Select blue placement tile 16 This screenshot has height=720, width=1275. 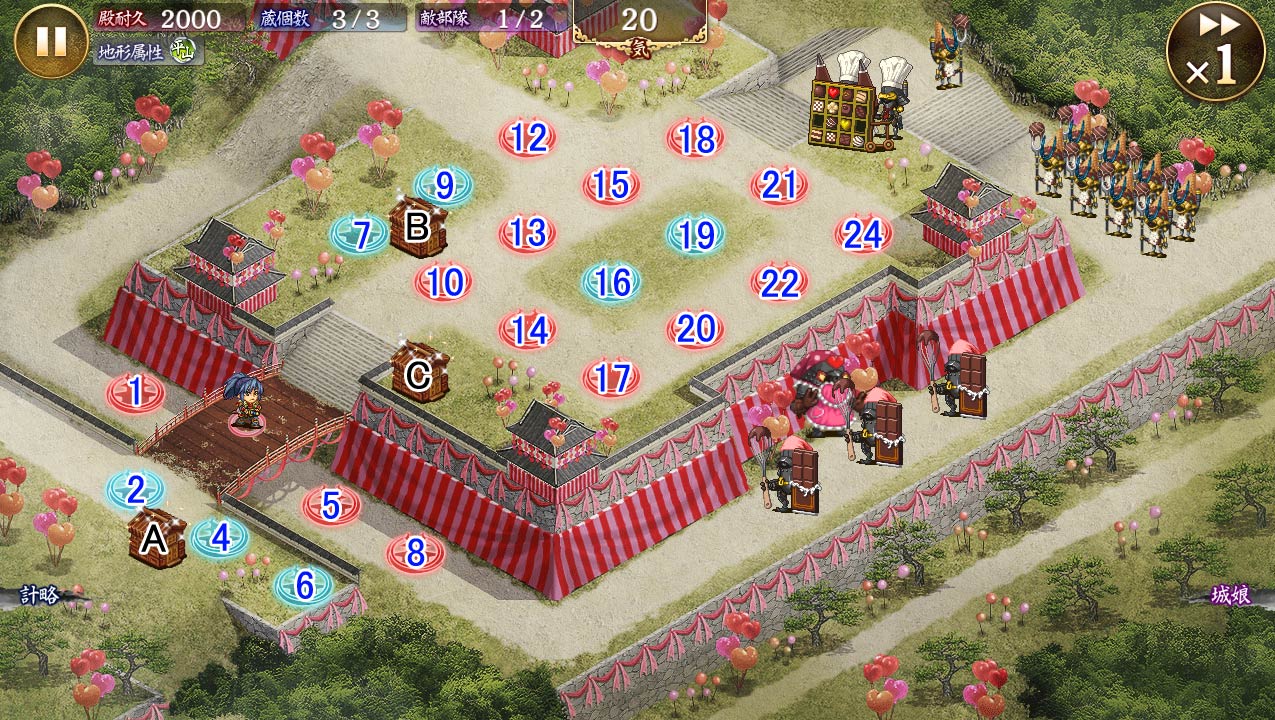611,283
